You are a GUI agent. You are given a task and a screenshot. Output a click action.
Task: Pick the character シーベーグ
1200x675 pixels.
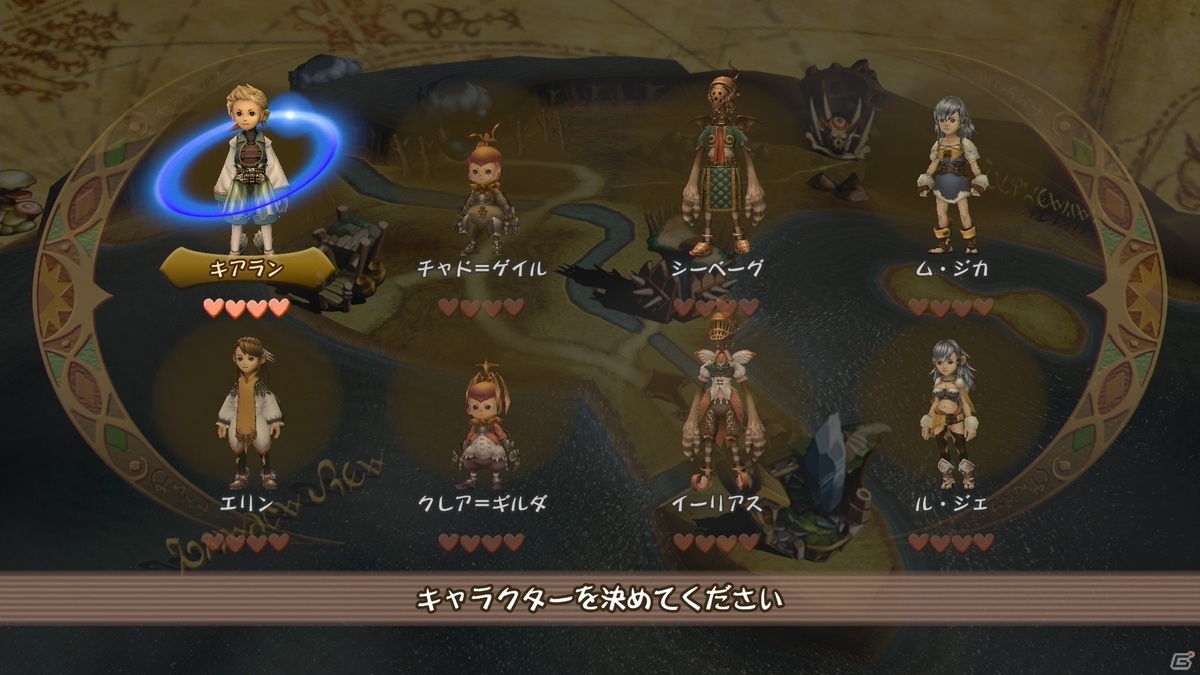[x=716, y=170]
